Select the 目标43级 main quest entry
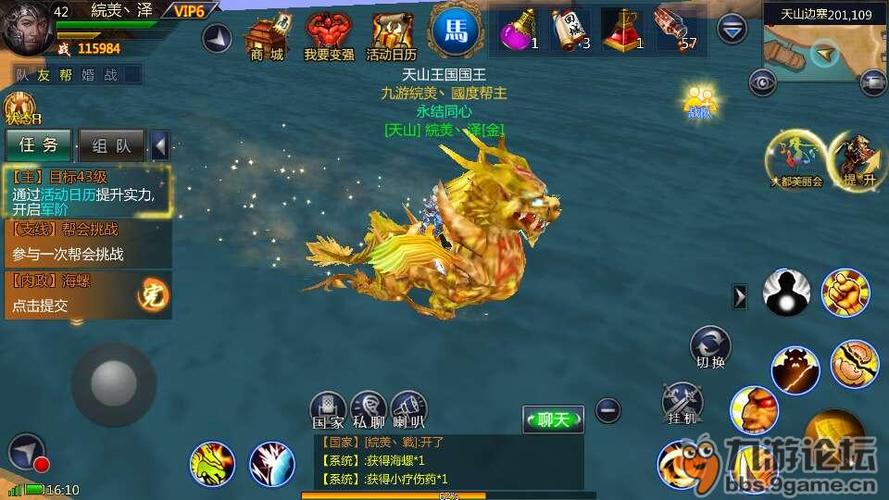 (x=86, y=191)
